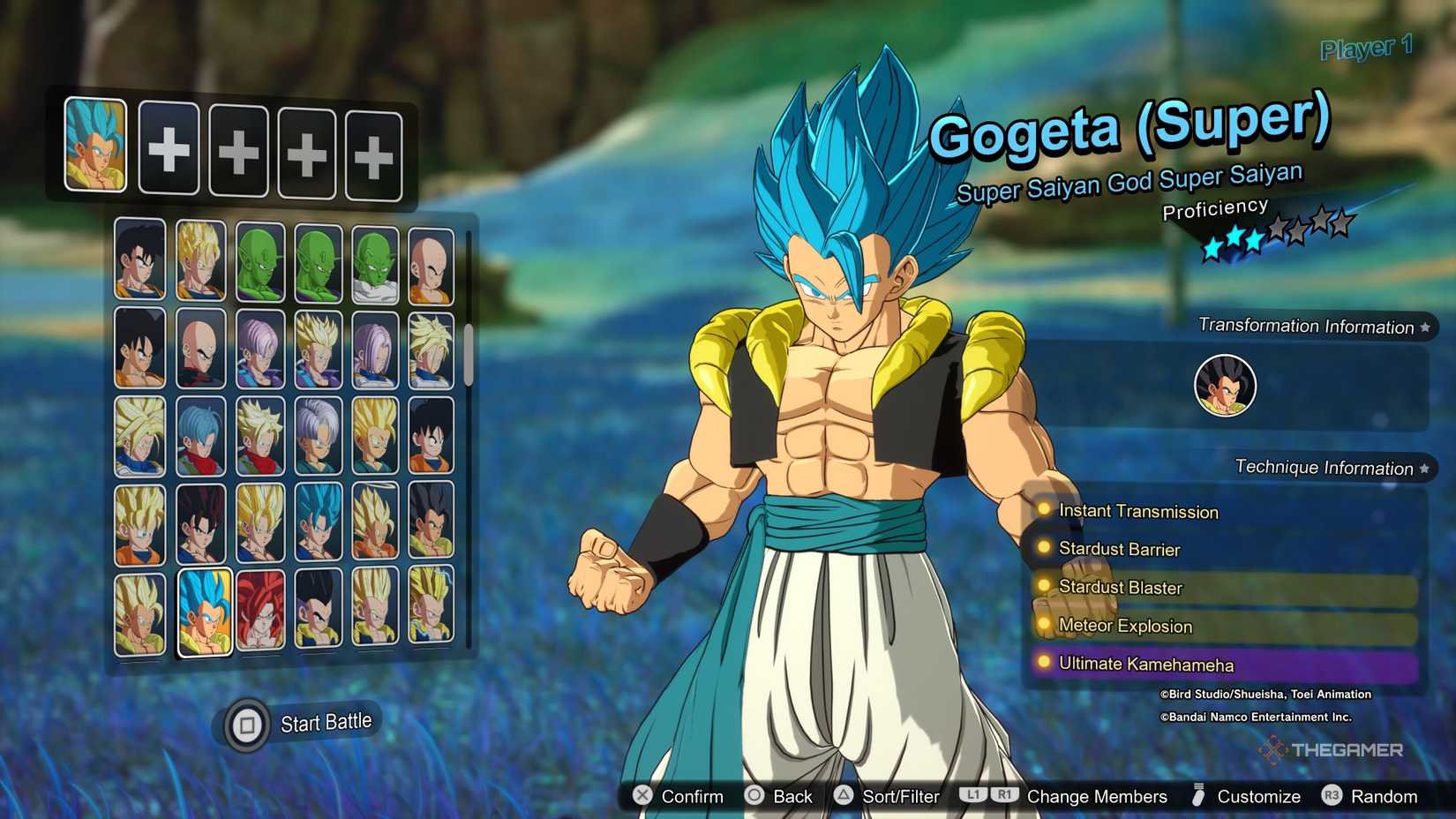Open the Ultimate Kamehameha technique entry
This screenshot has height=819, width=1456.
pos(1145,664)
